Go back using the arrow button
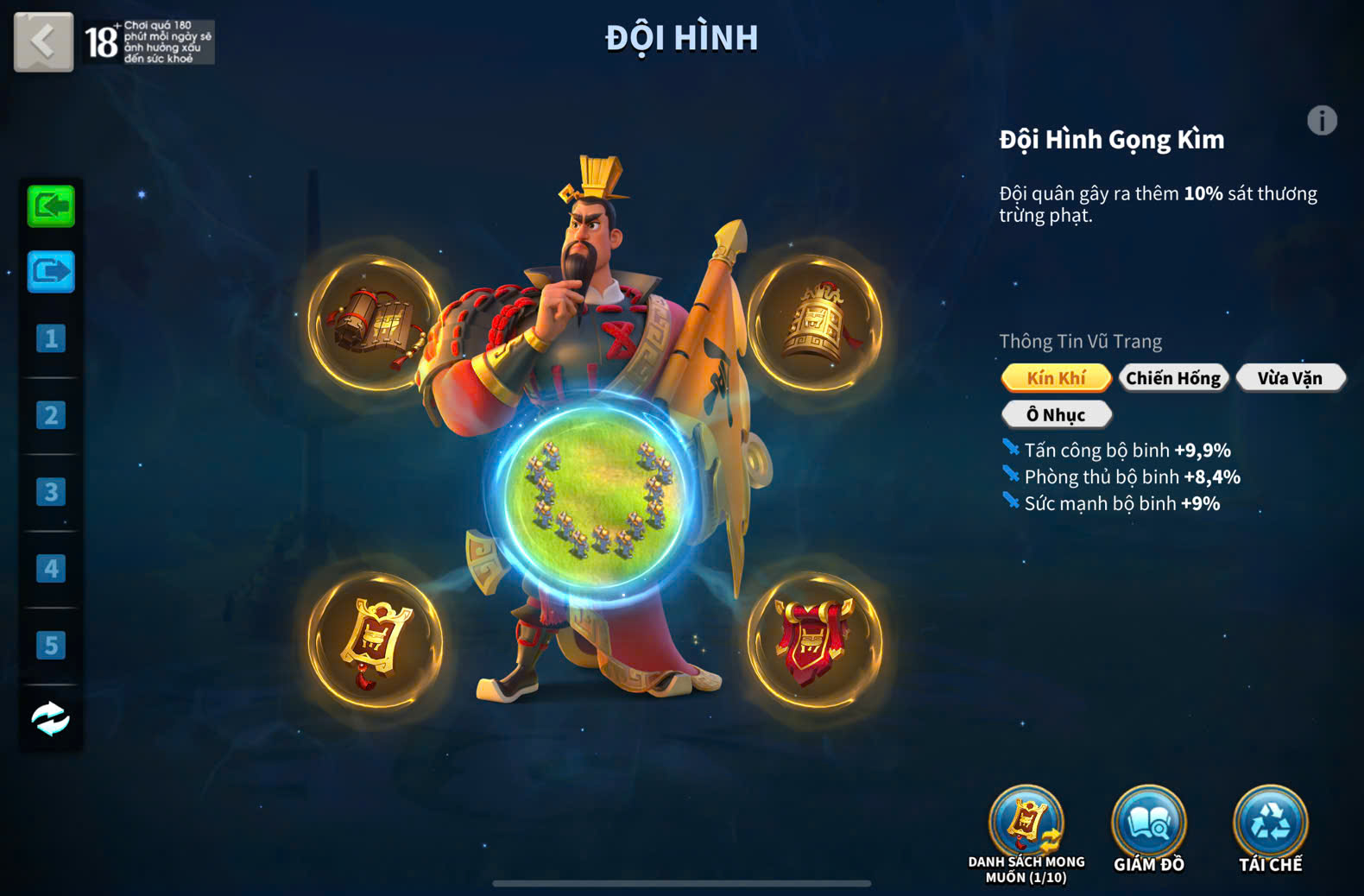Viewport: 1364px width, 896px height. tap(43, 41)
